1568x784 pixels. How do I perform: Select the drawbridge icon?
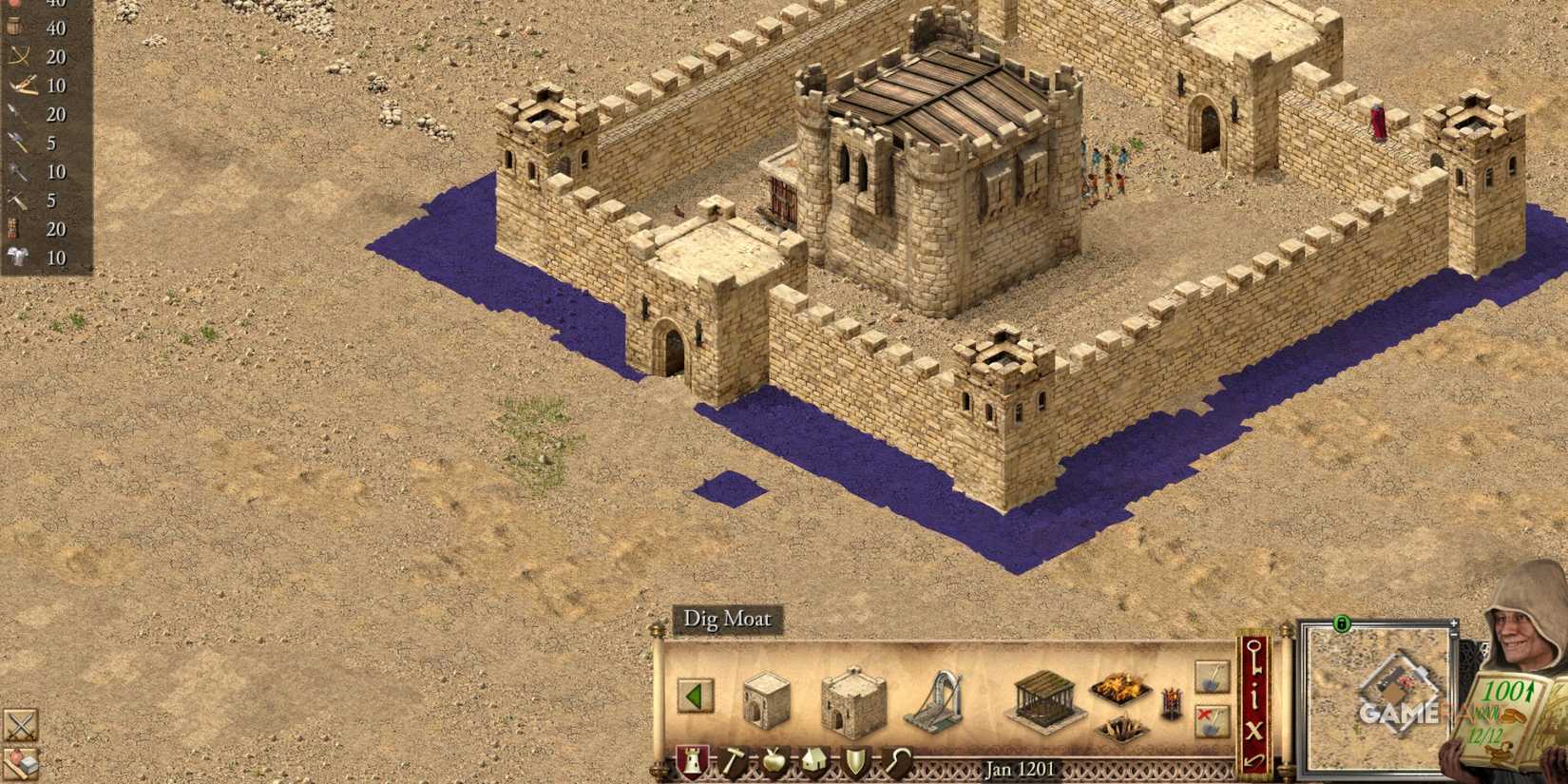(x=933, y=698)
